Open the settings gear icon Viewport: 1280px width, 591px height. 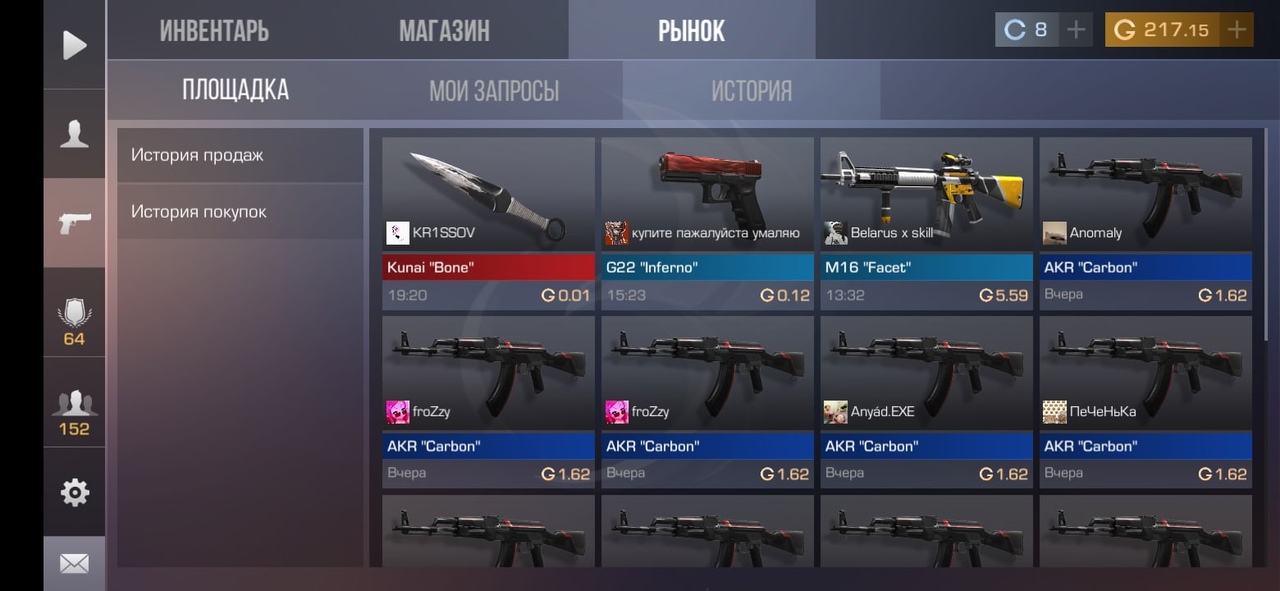[x=74, y=492]
